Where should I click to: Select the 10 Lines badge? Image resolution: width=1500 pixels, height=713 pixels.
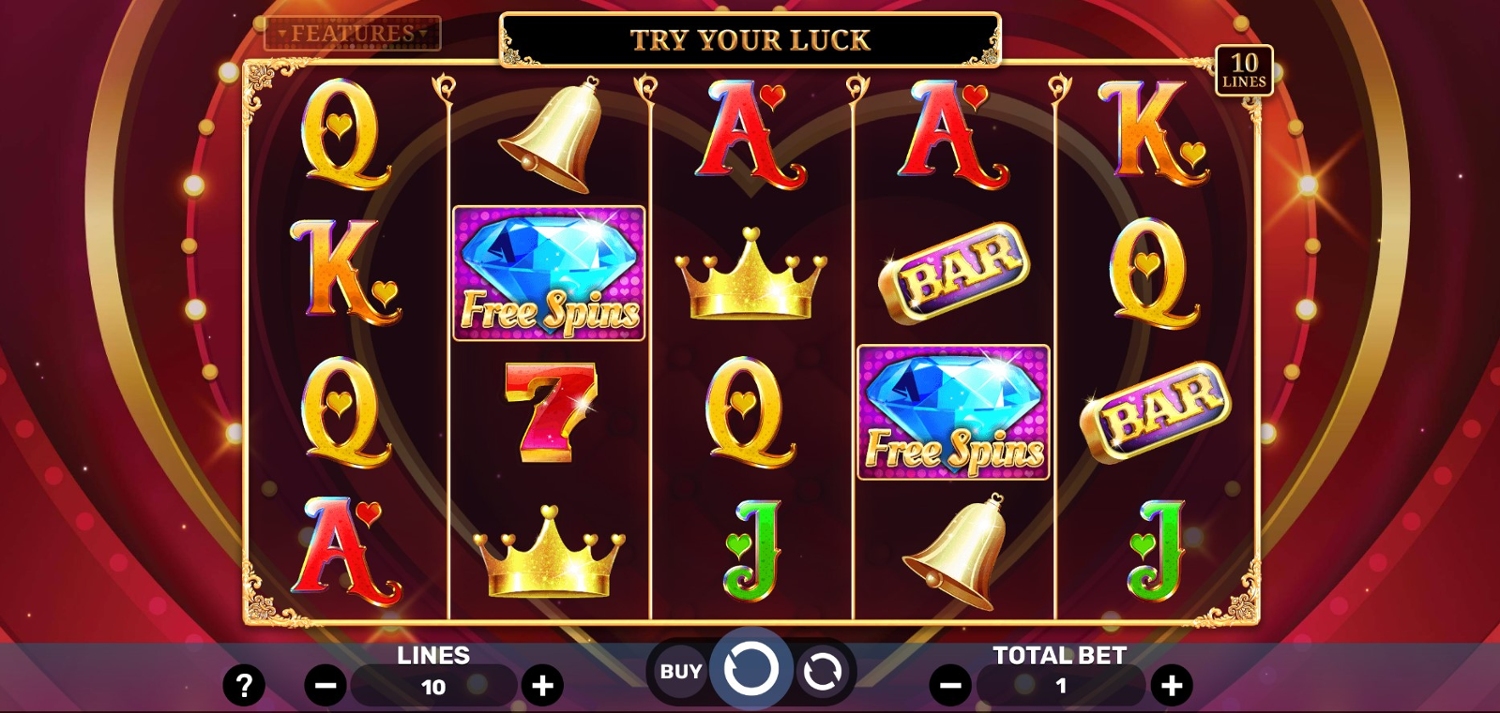[1244, 70]
